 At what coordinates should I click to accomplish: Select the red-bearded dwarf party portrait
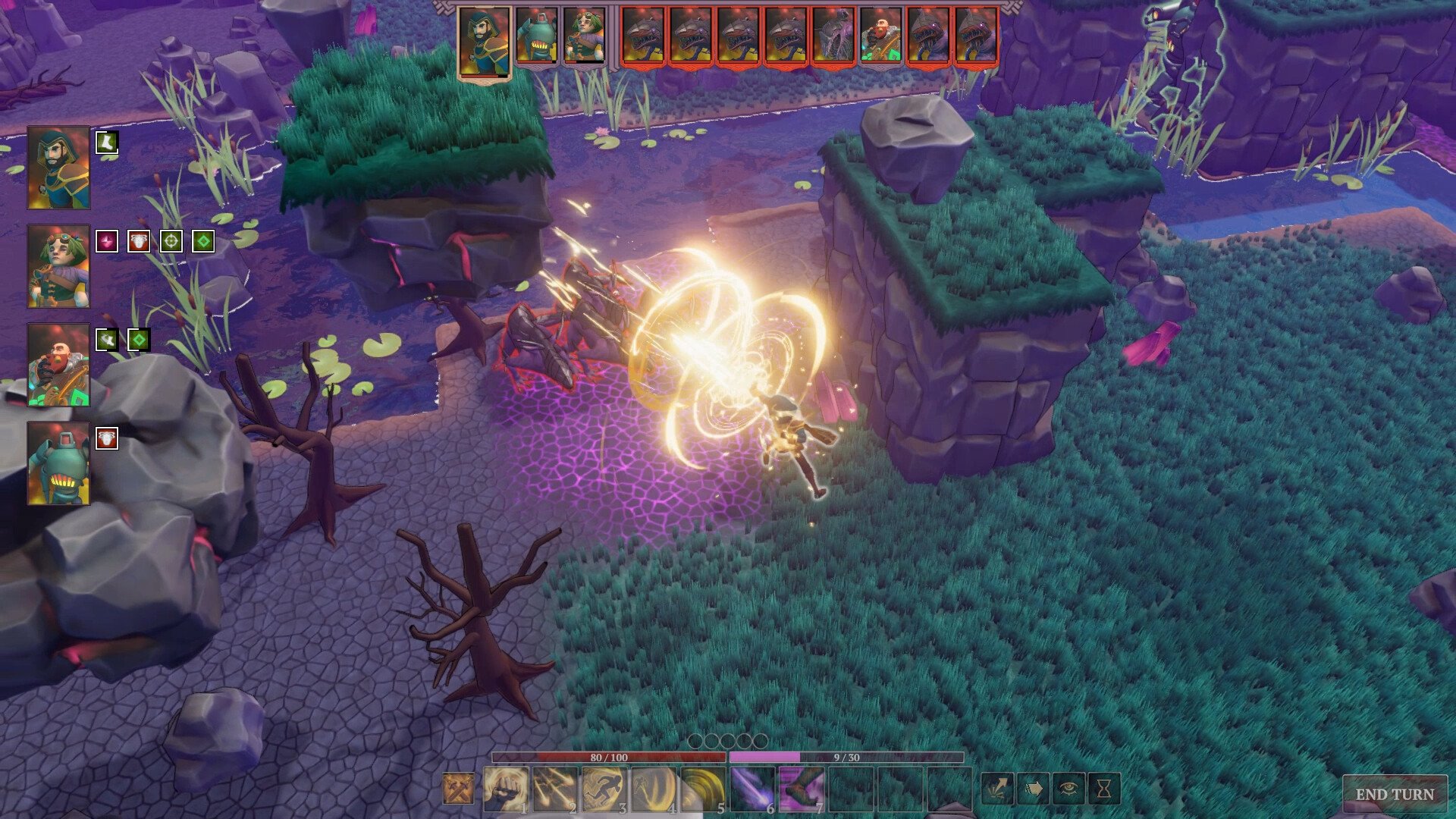point(58,365)
